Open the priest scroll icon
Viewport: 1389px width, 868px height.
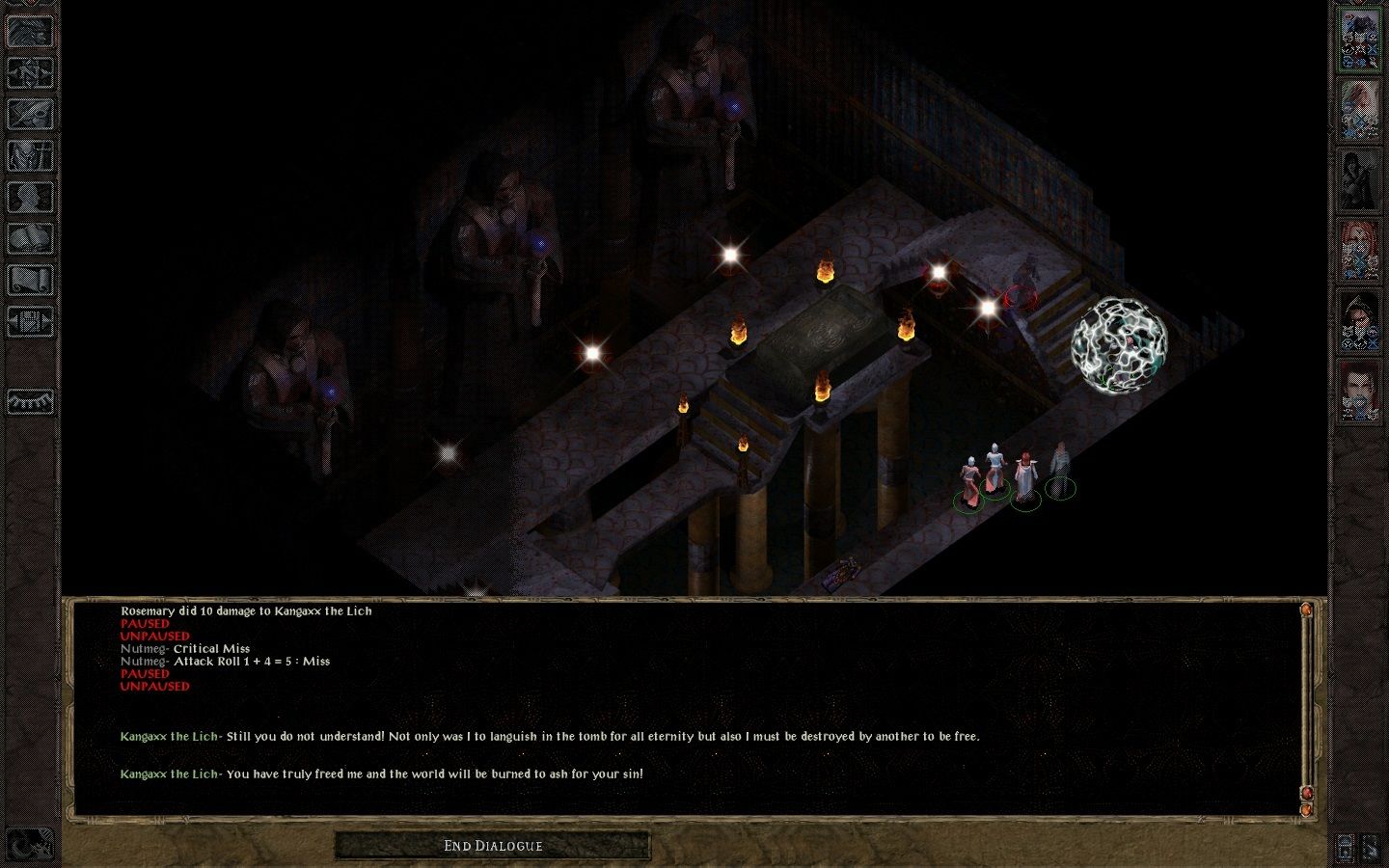(30, 280)
